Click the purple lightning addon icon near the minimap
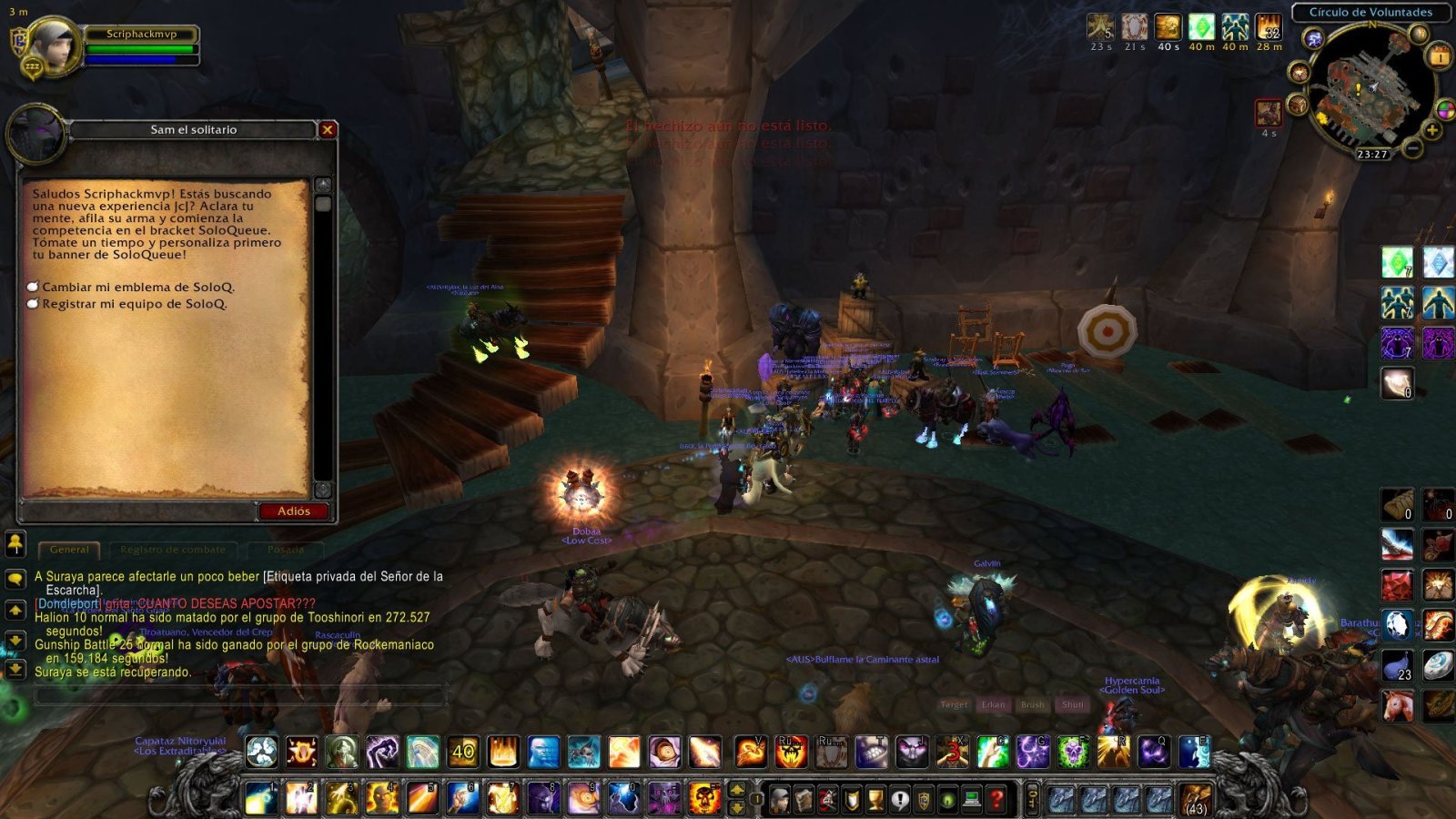Screen dimensions: 1456x819 pyautogui.click(x=1314, y=39)
